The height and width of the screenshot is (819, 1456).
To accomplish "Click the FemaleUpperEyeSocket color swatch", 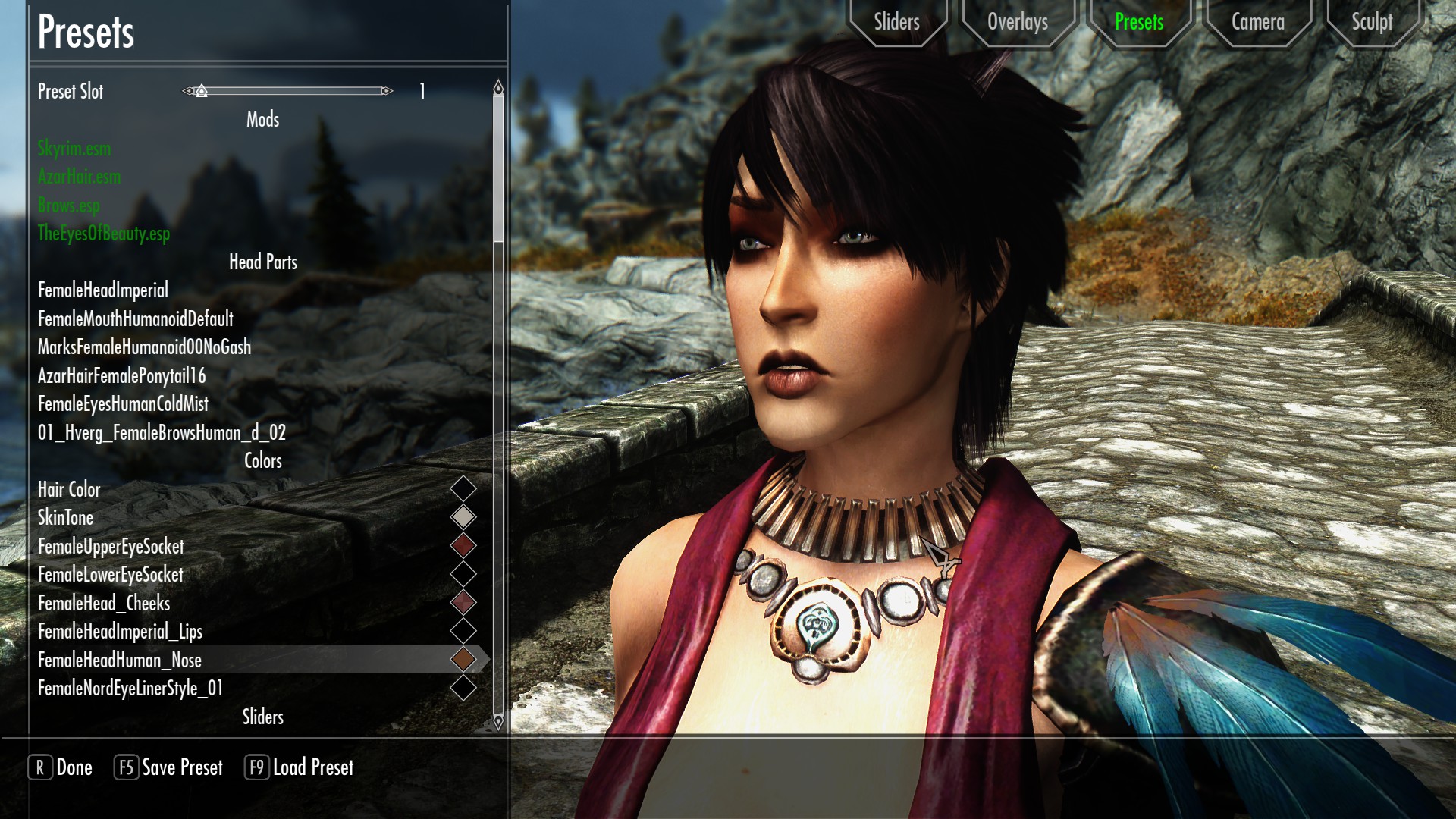I will [463, 545].
